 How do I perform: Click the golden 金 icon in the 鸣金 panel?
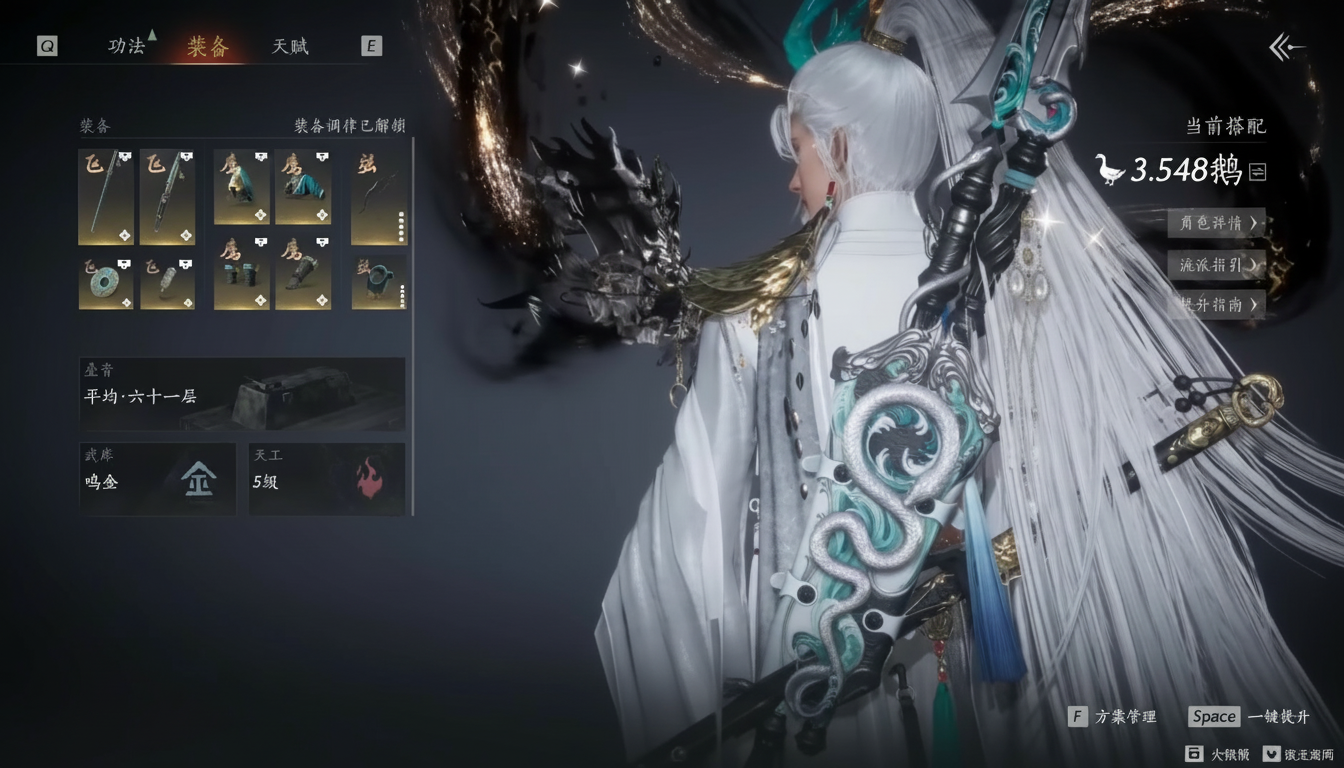(197, 479)
